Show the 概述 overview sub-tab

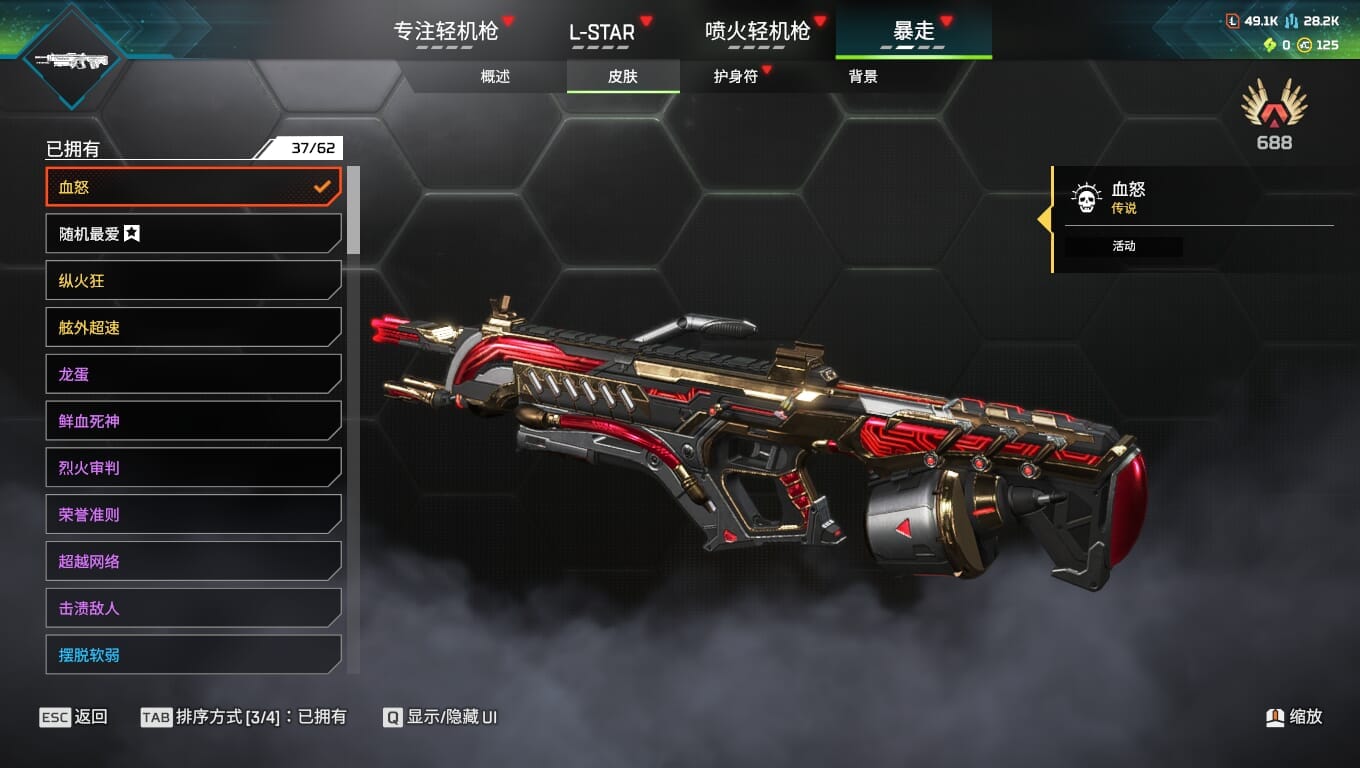tap(495, 76)
